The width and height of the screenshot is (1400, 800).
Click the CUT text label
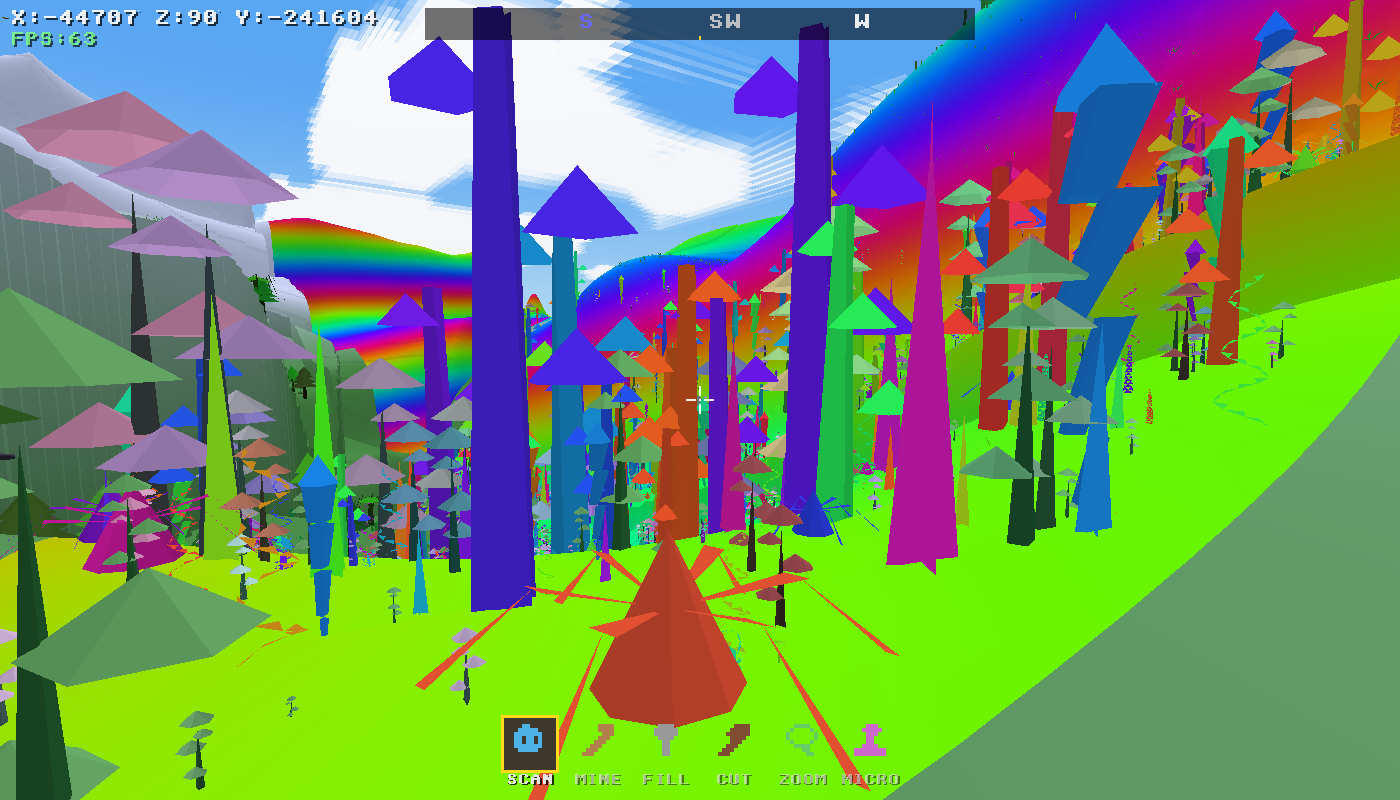click(736, 779)
